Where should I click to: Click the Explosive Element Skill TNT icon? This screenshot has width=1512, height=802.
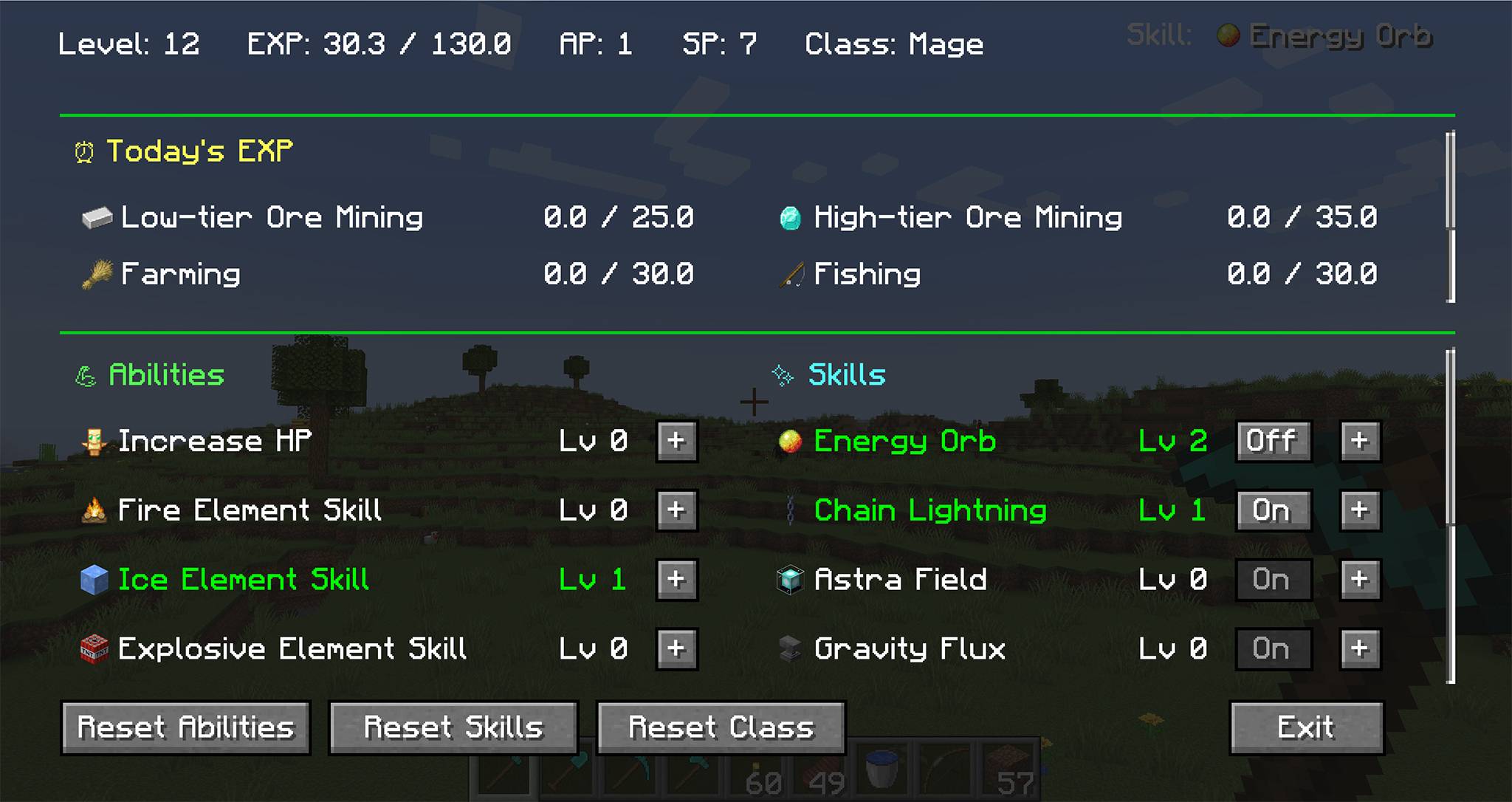click(x=94, y=648)
